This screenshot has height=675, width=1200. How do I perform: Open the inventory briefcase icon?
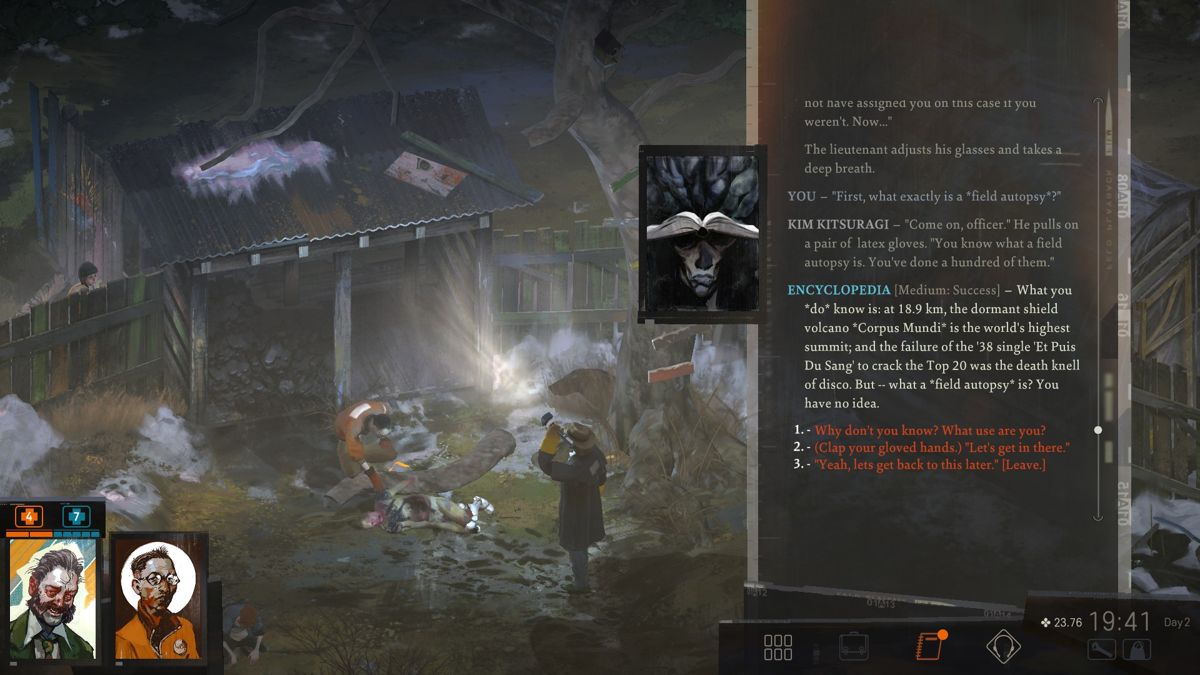tap(853, 647)
